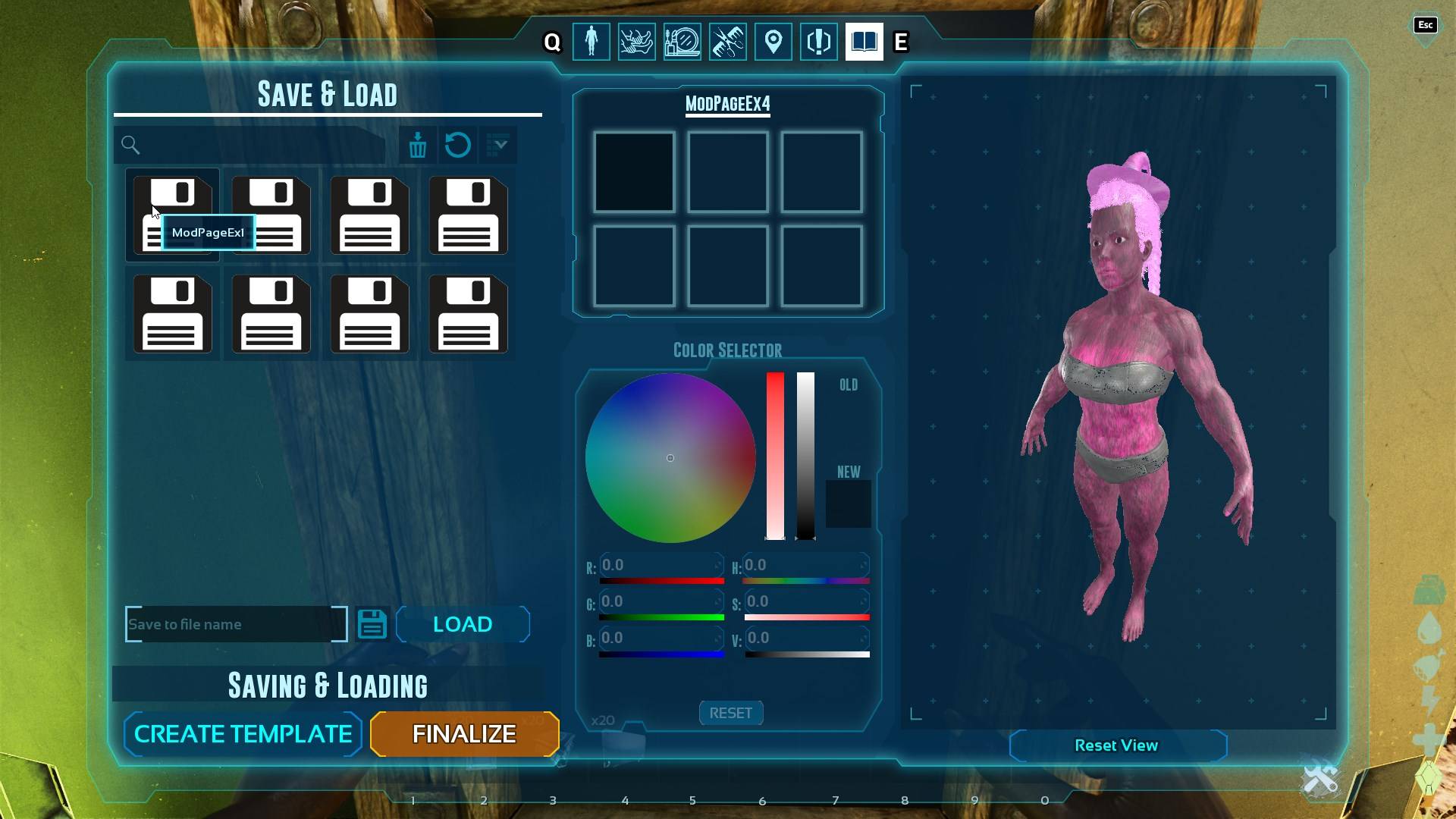This screenshot has height=819, width=1456.
Task: Expand the first ModPageEx4 slot
Action: point(634,171)
